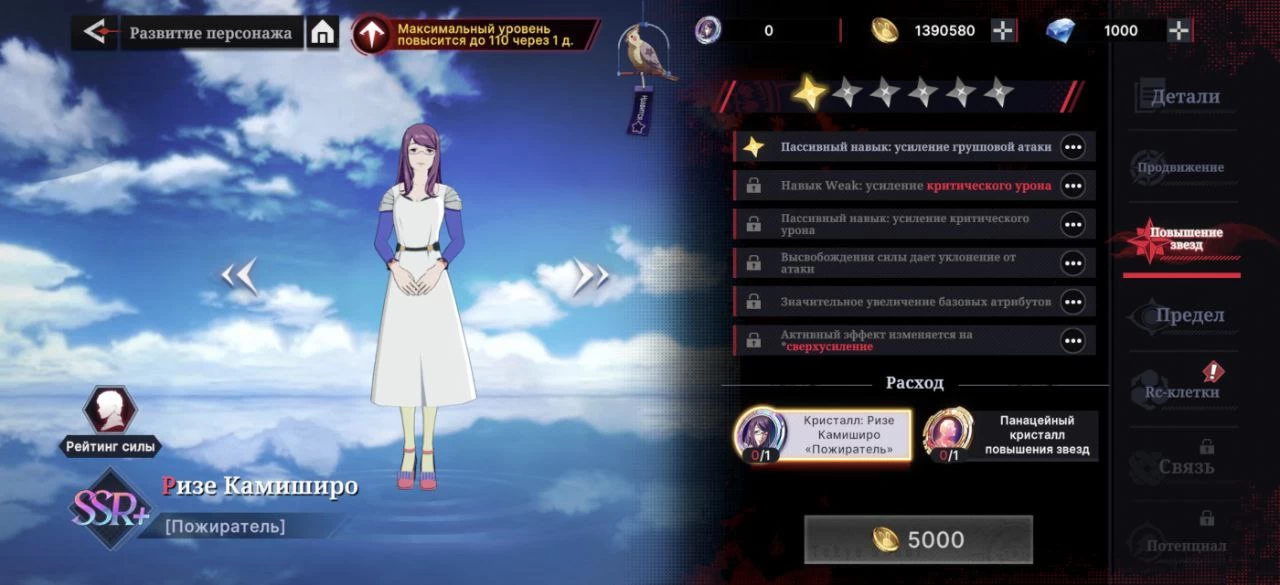The width and height of the screenshot is (1280, 585).
Task: Open Рейтинг силы ranking
Action: [110, 421]
